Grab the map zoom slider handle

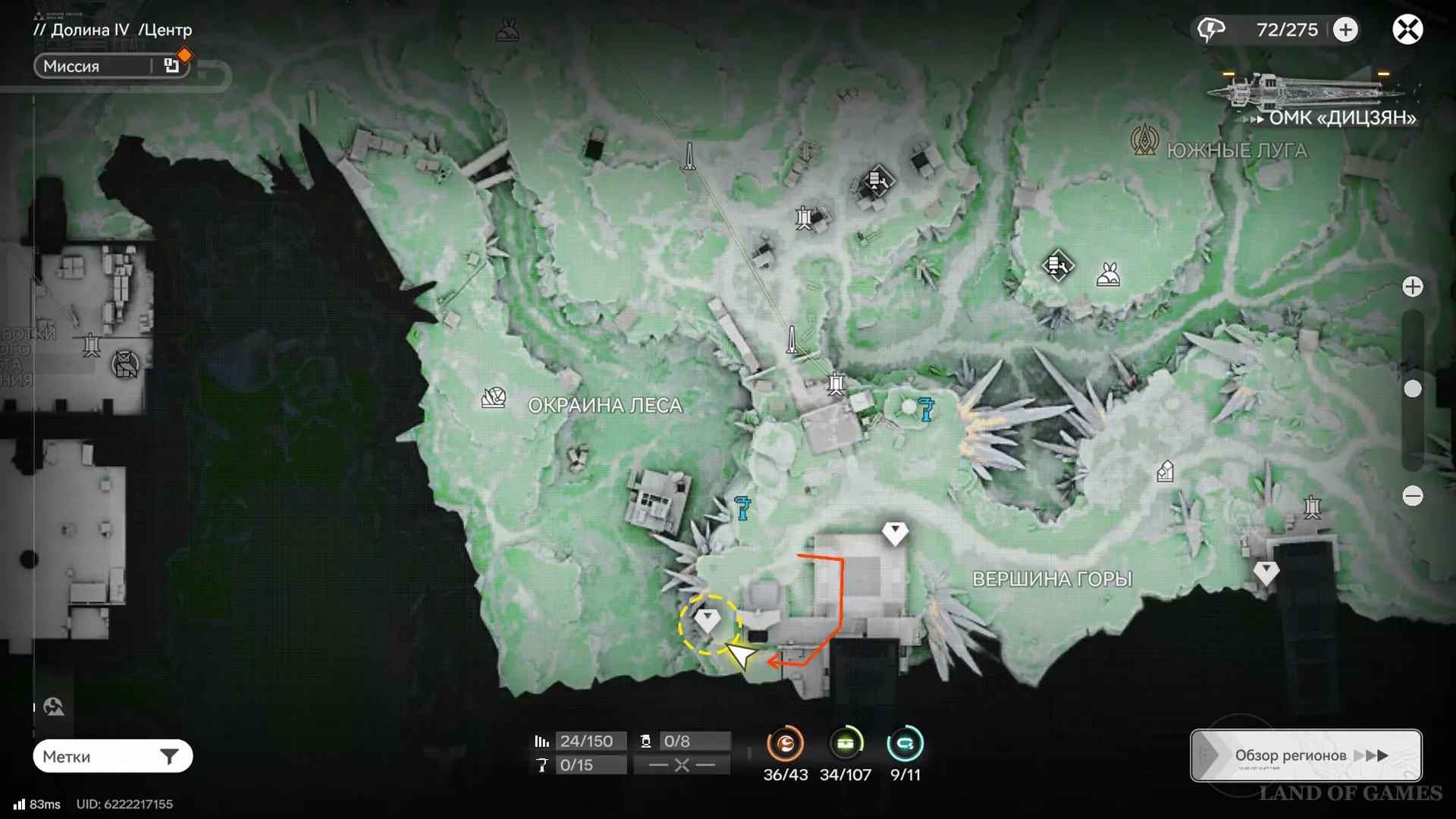tap(1412, 389)
